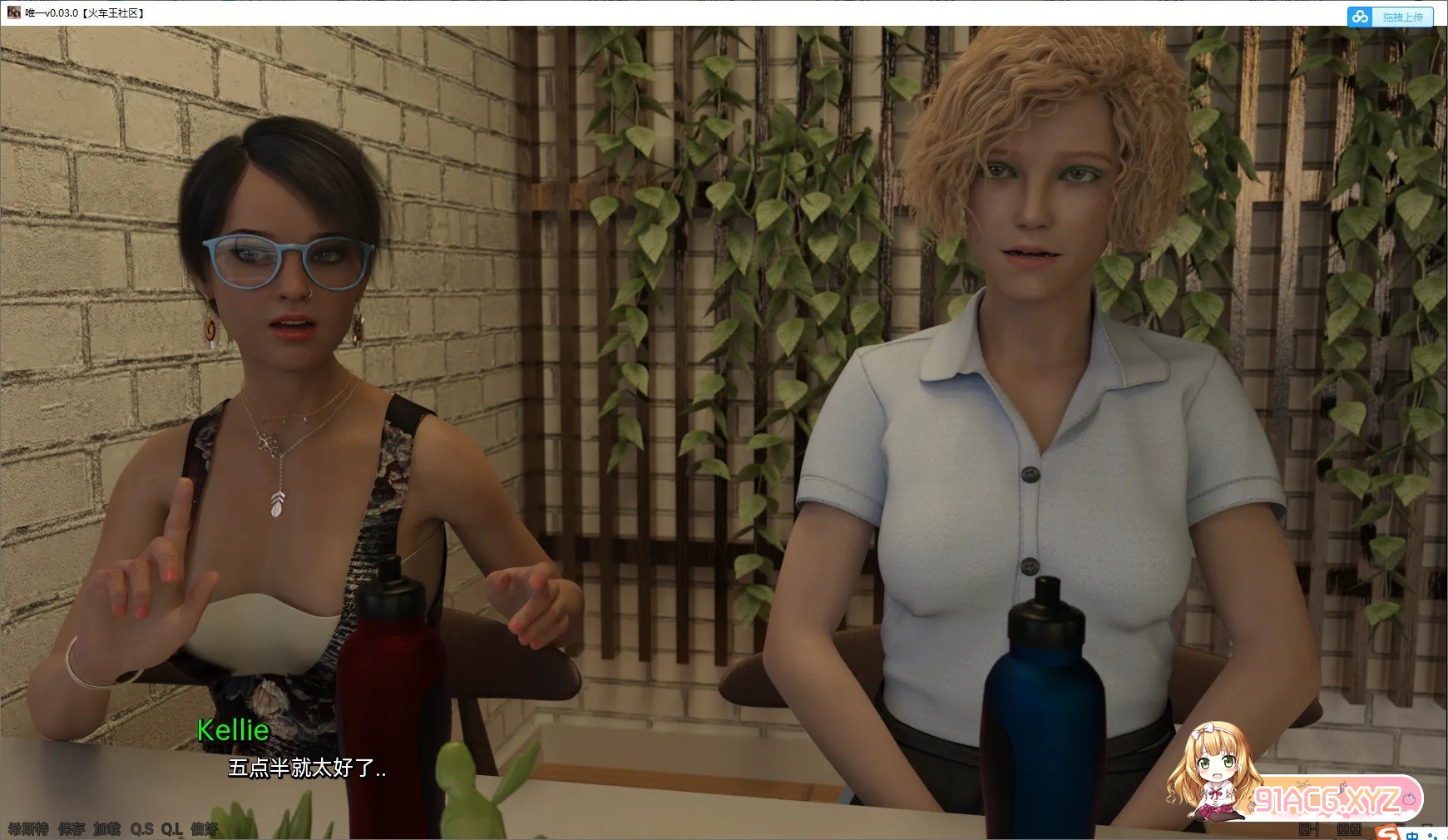Open the 偏好 preferences menu
The image size is (1448, 840).
pos(204,829)
